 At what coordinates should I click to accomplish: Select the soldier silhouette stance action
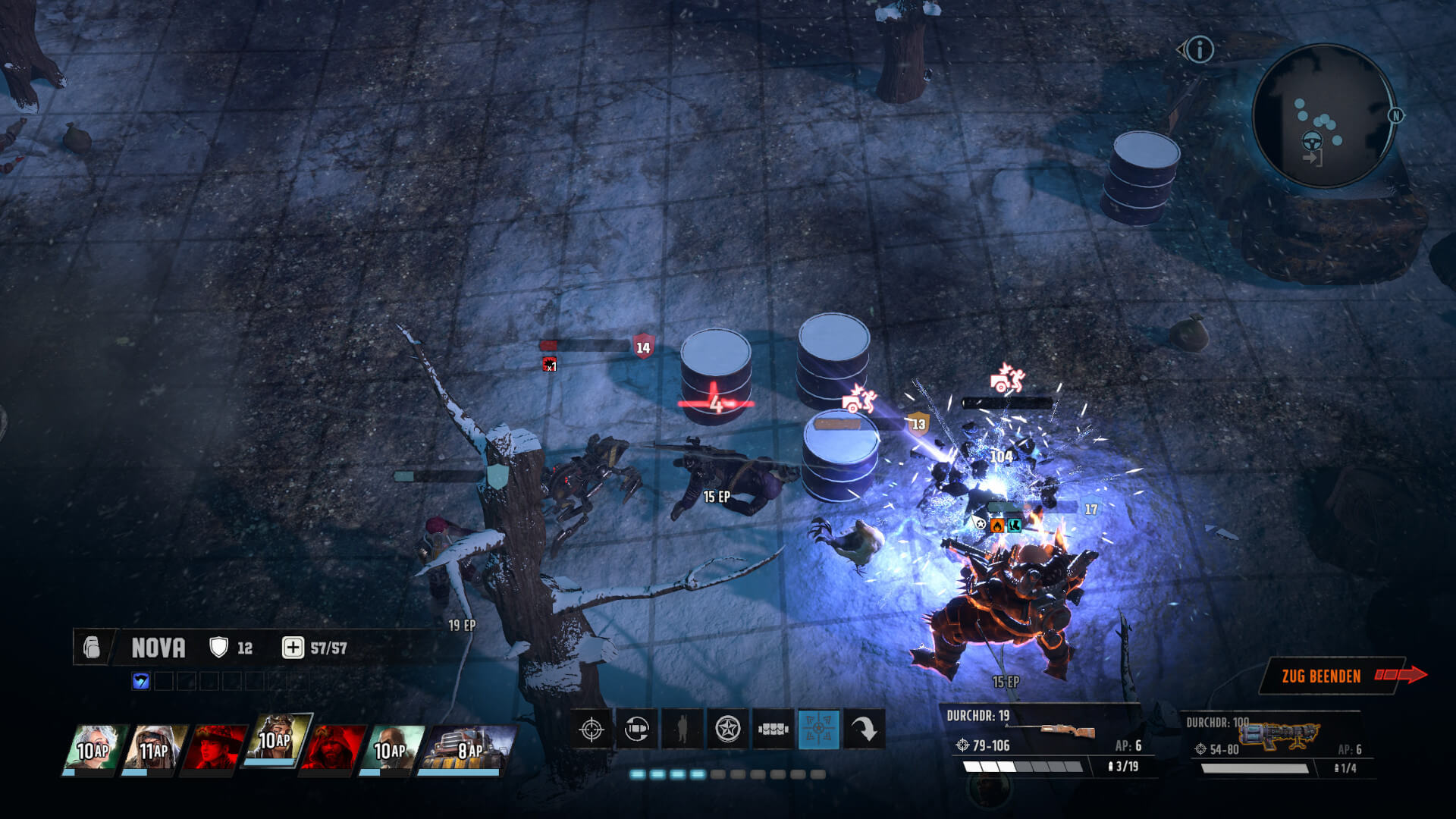click(682, 730)
